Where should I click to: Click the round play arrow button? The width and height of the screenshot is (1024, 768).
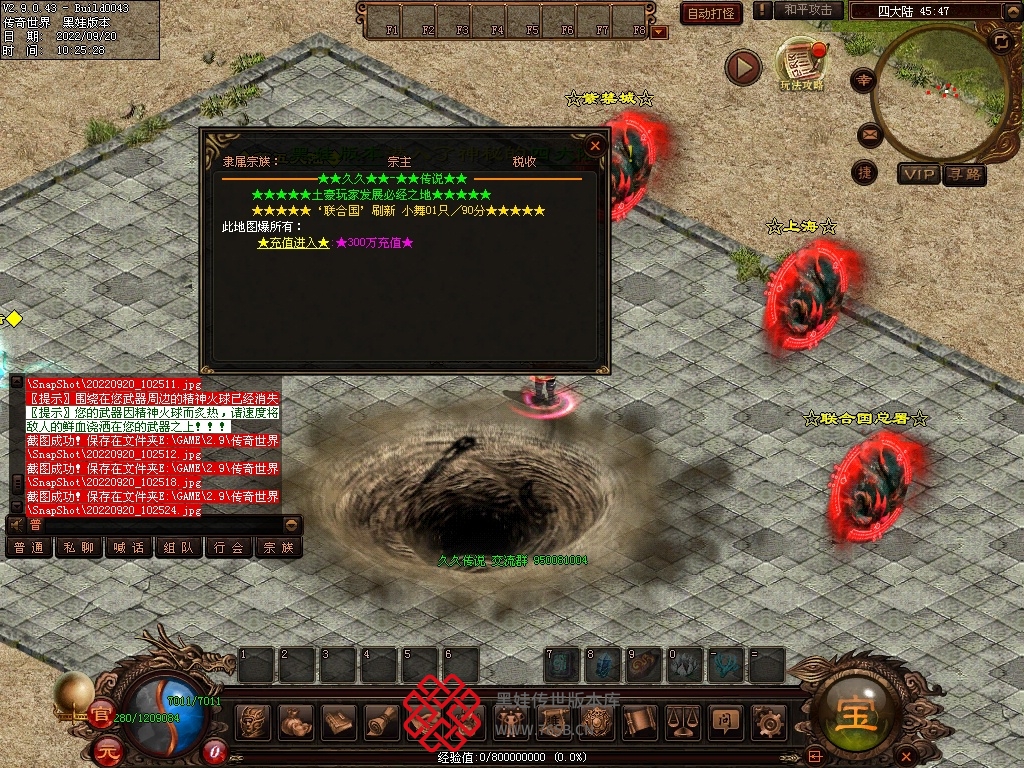(743, 67)
